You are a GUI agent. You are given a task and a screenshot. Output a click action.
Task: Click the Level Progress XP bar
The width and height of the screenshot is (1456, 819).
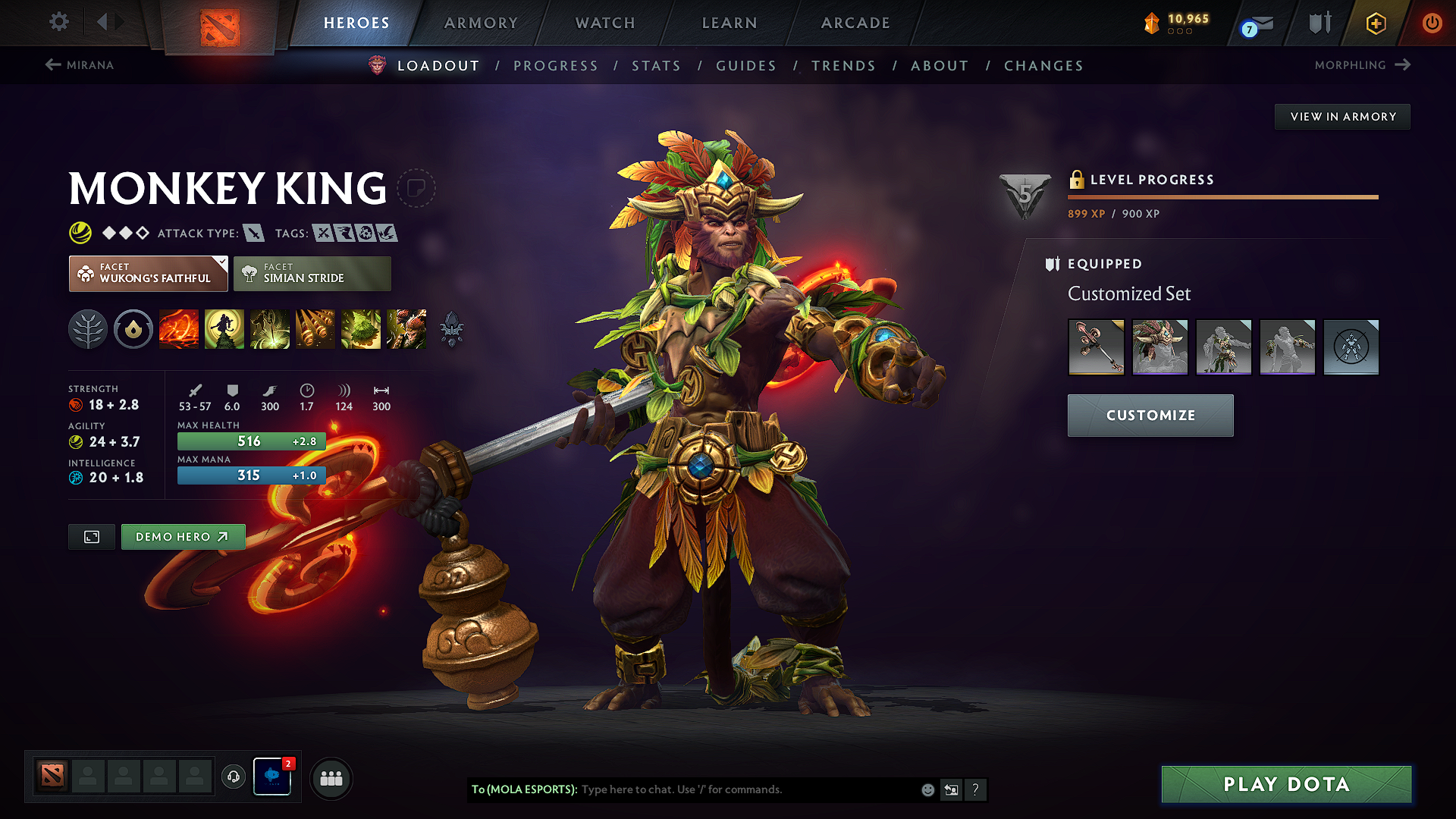(x=1222, y=196)
